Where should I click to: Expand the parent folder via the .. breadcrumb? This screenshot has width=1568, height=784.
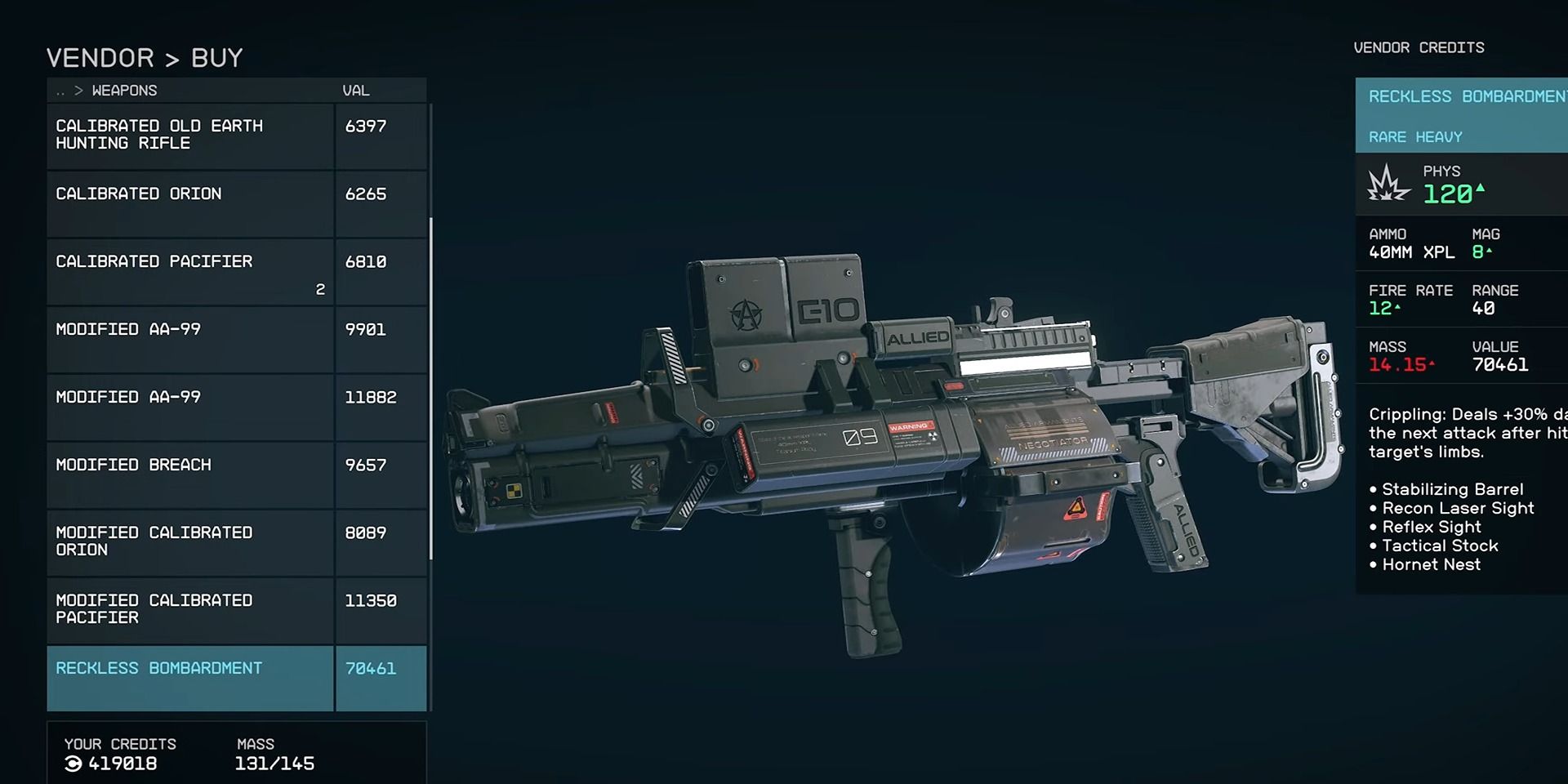point(60,91)
